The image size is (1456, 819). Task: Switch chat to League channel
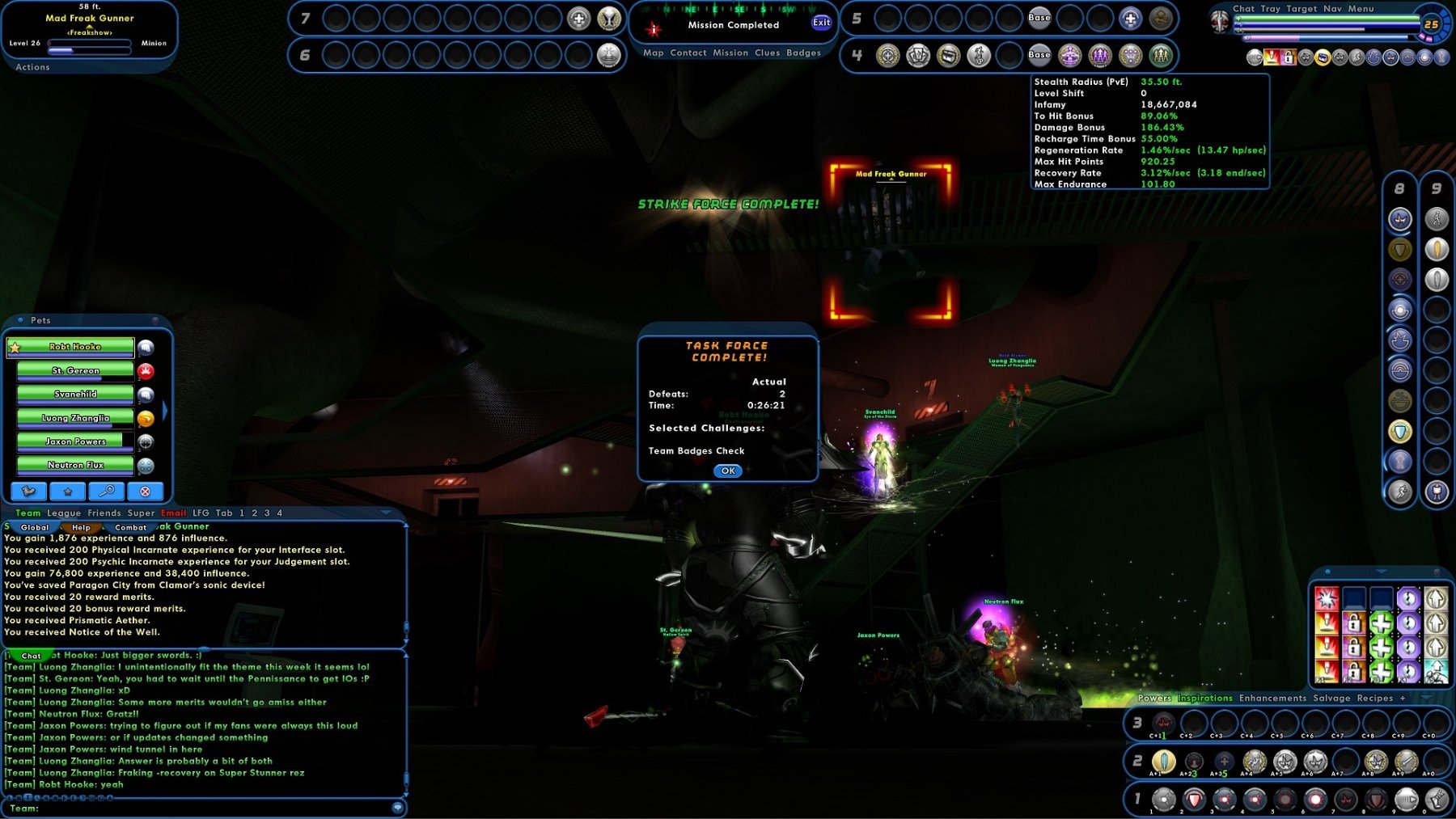[x=64, y=513]
